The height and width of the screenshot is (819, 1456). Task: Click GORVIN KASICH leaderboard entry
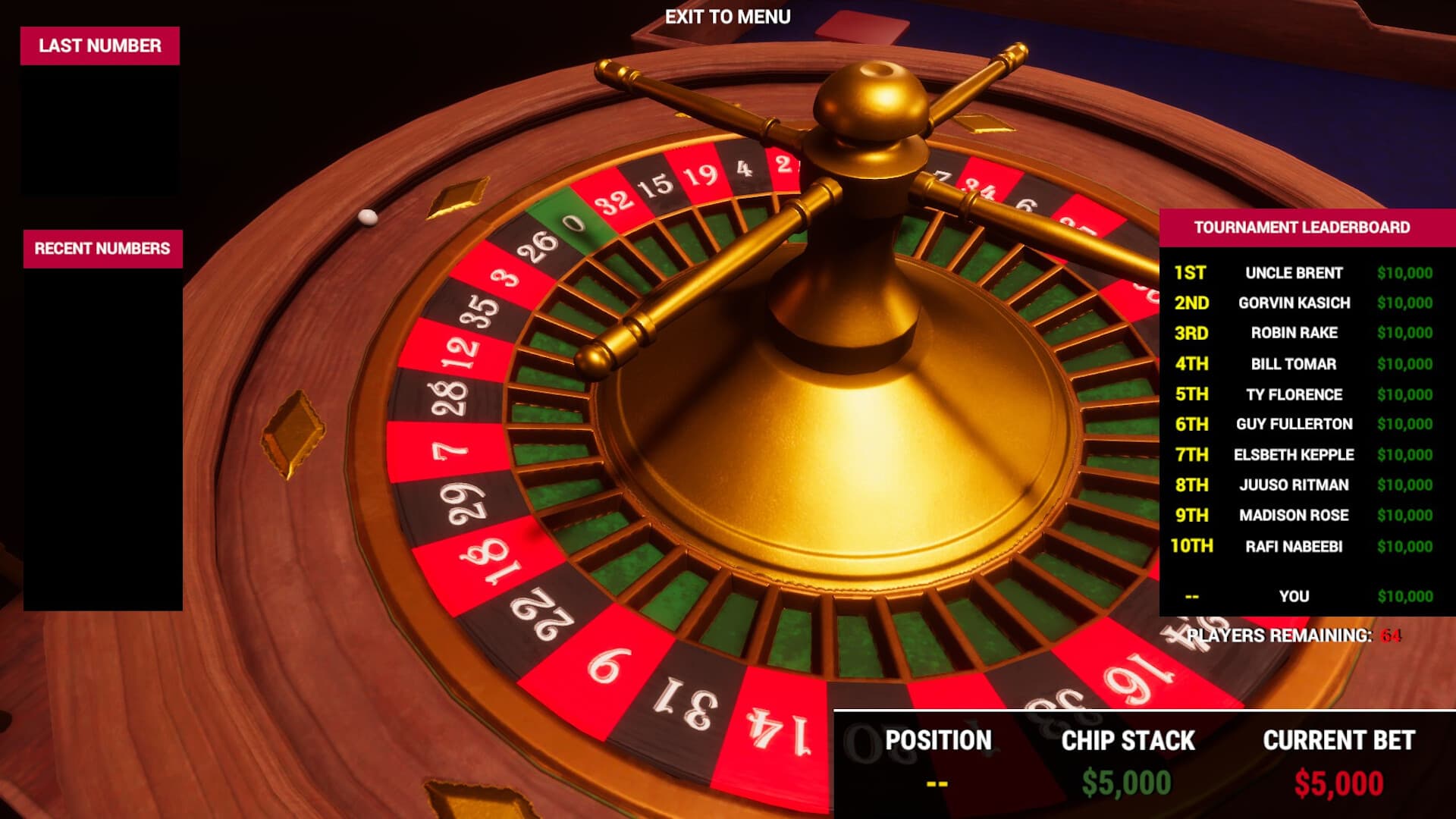(1294, 303)
